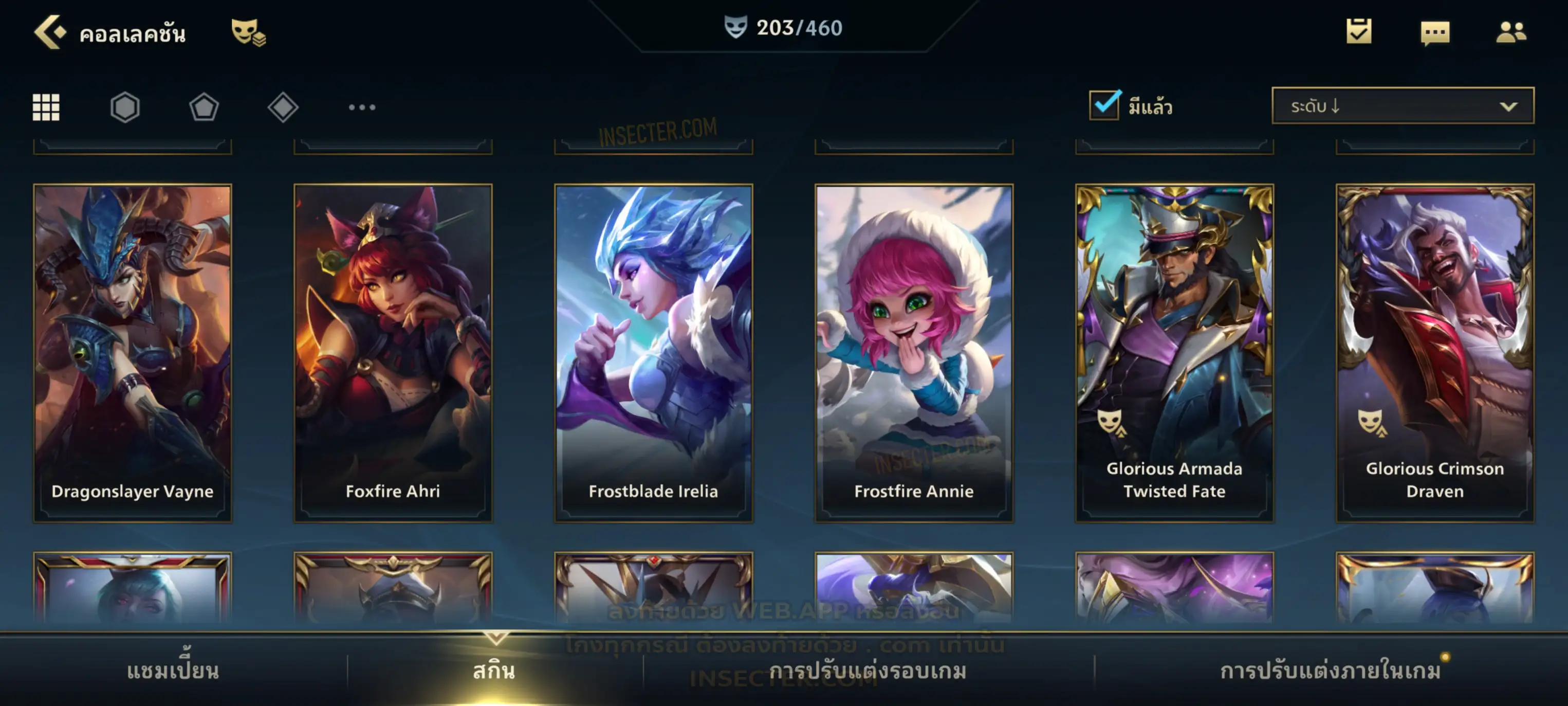Image resolution: width=1568 pixels, height=706 pixels.
Task: Open the mask and coins icon
Action: point(248,32)
